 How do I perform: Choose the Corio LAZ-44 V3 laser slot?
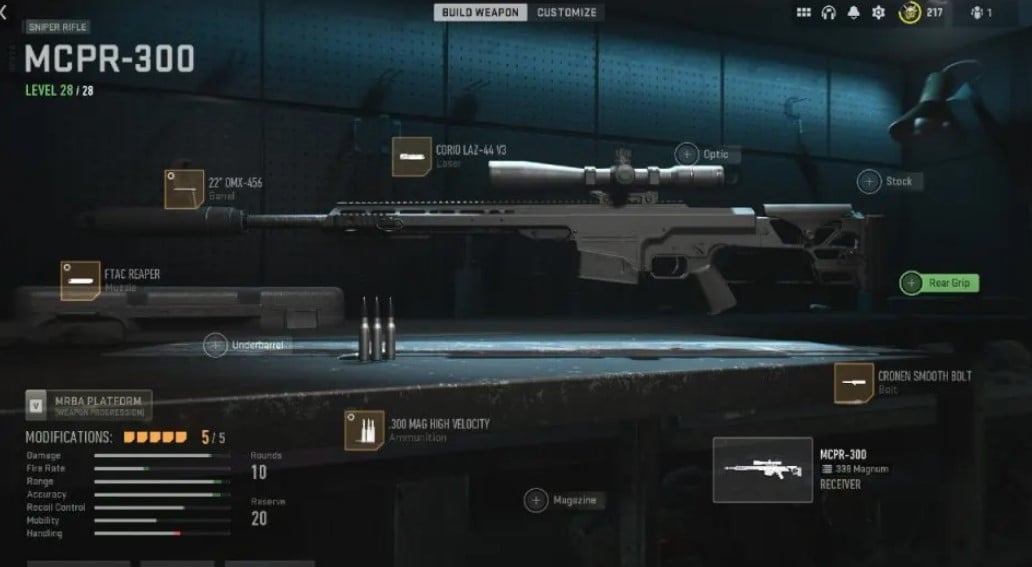(x=411, y=157)
